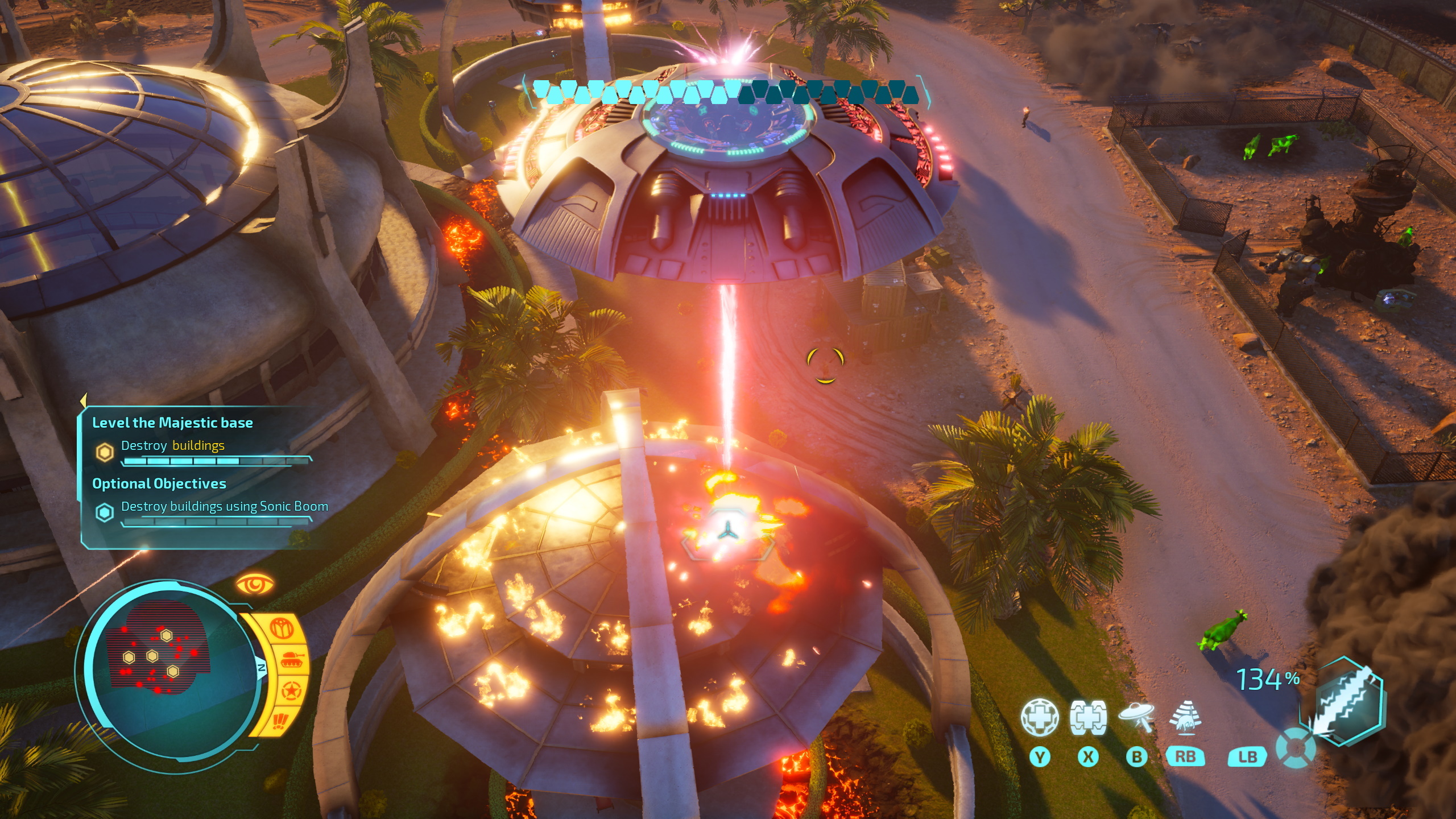This screenshot has width=1456, height=819.
Task: Select the Sonic Boom optional objective
Action: tap(224, 507)
